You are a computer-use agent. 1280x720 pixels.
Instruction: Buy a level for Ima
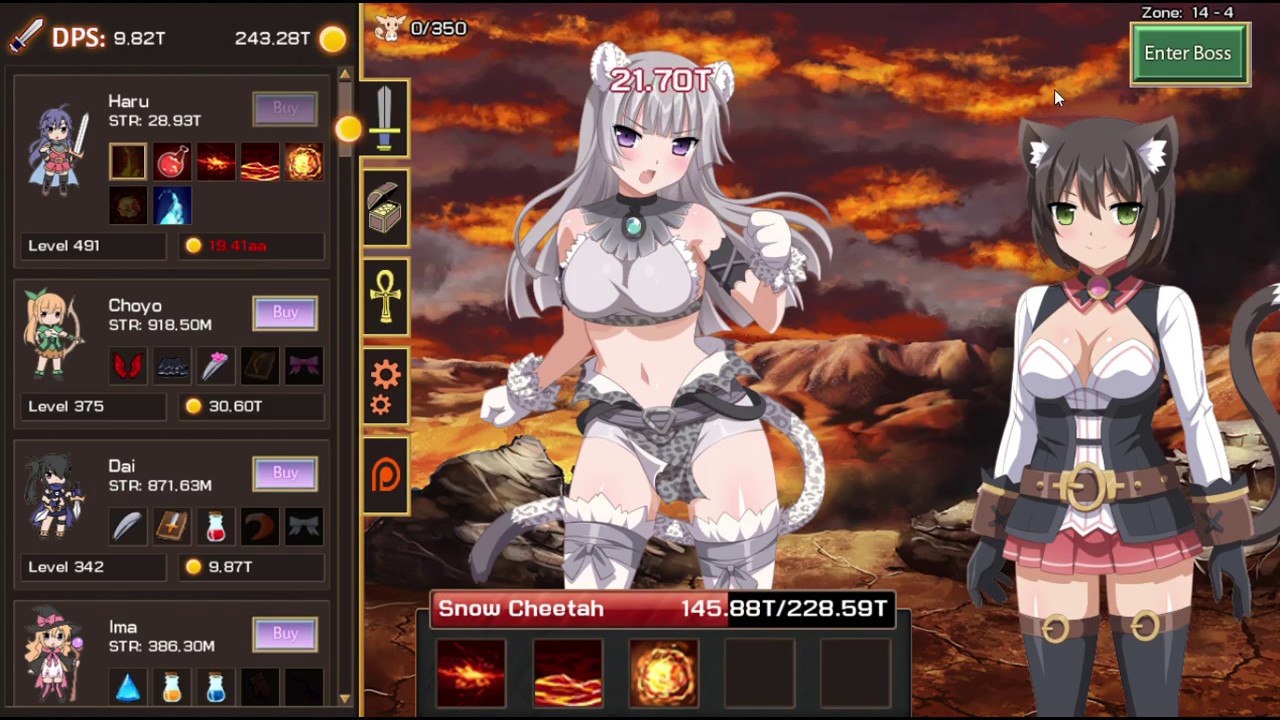[x=285, y=633]
